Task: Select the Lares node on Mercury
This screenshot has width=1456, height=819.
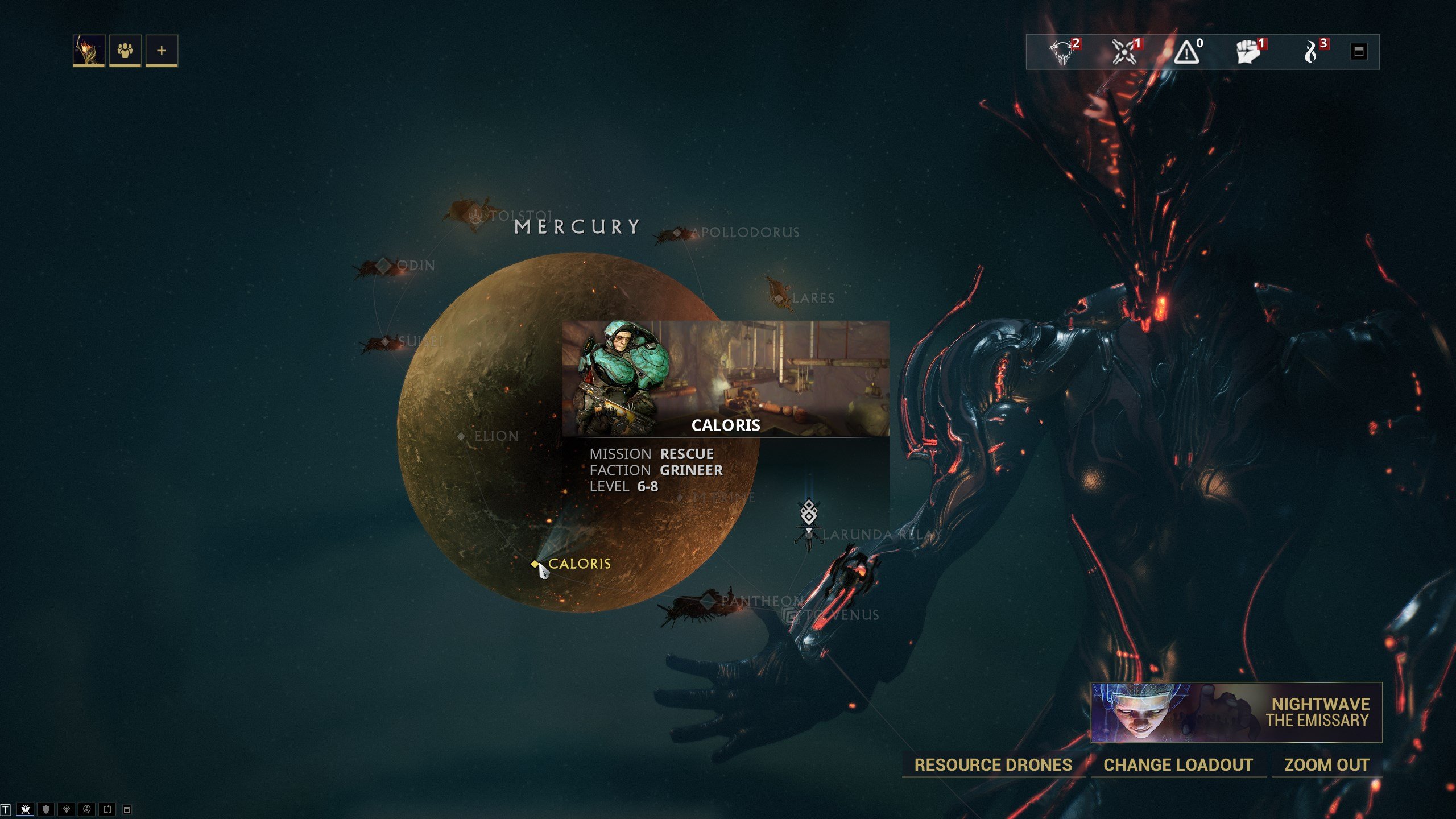Action: (780, 298)
